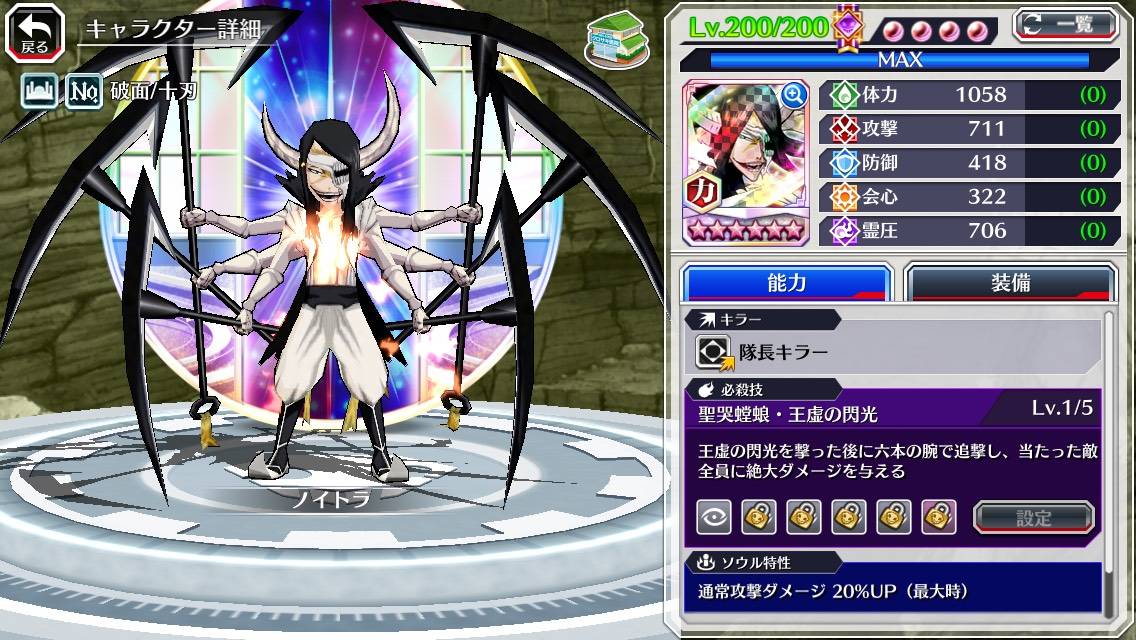Tap the No. affiliation icon
This screenshot has width=1136, height=640.
[x=83, y=93]
